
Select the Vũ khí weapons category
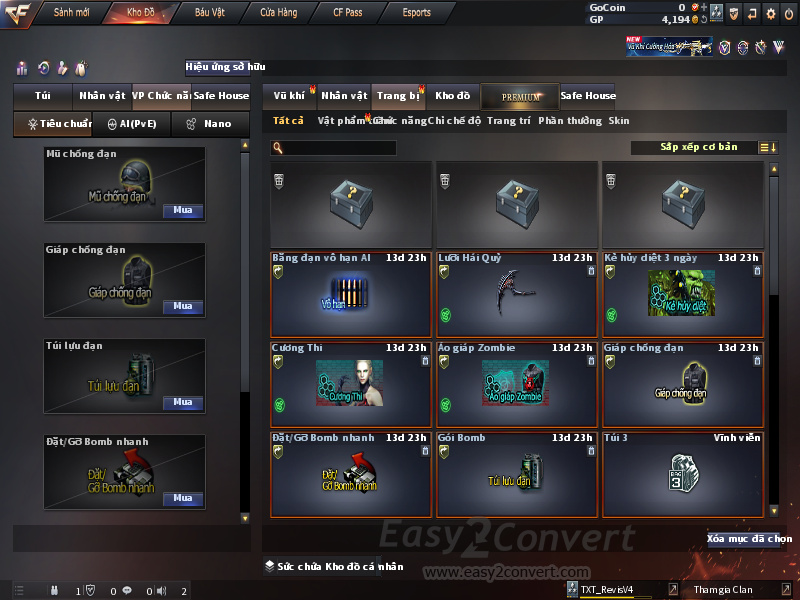click(x=290, y=96)
